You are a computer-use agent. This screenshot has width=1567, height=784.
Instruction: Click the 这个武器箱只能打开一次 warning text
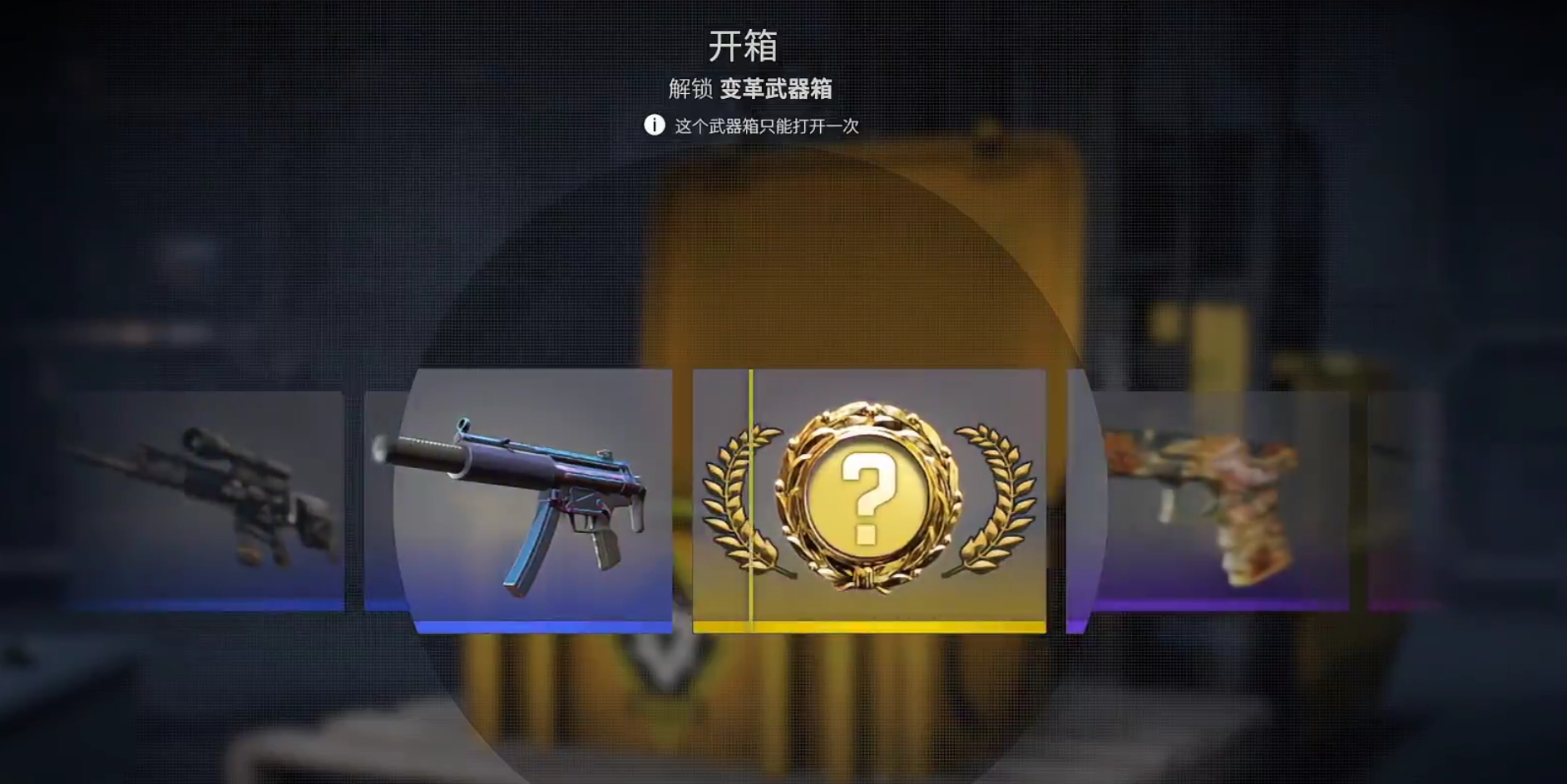point(767,125)
